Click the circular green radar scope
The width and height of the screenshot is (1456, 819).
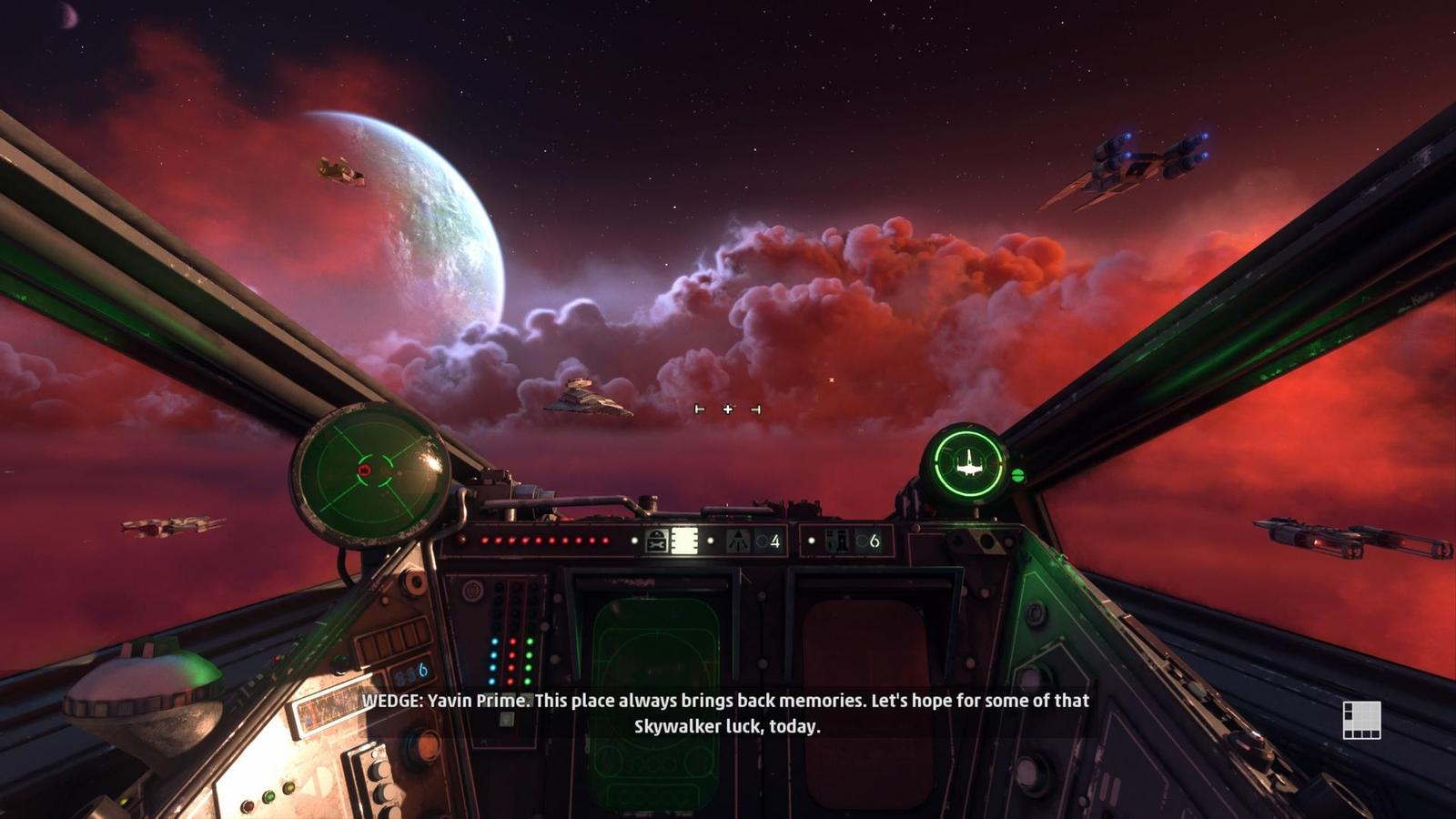pos(369,473)
